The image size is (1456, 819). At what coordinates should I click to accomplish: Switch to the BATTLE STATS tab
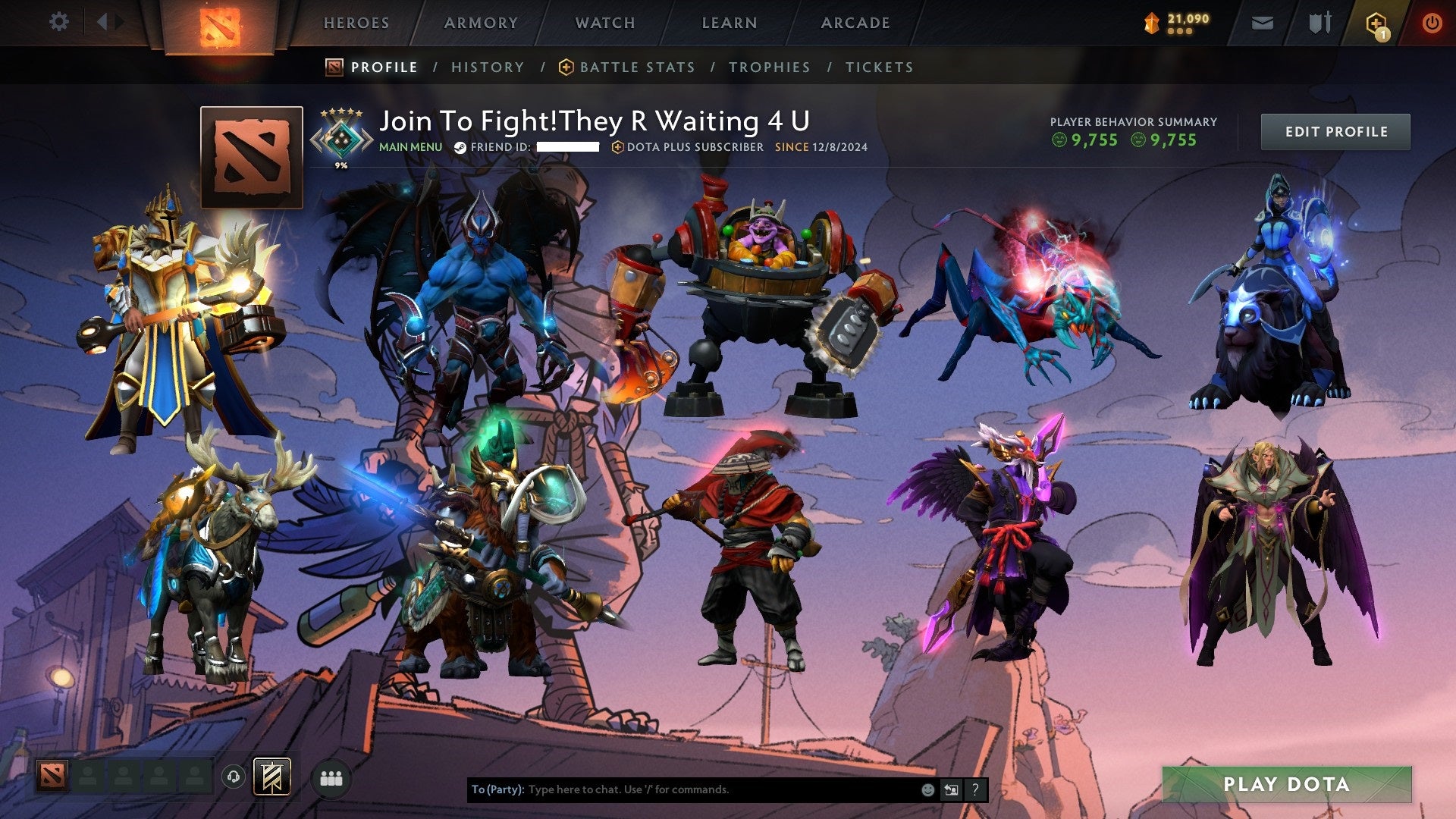635,67
